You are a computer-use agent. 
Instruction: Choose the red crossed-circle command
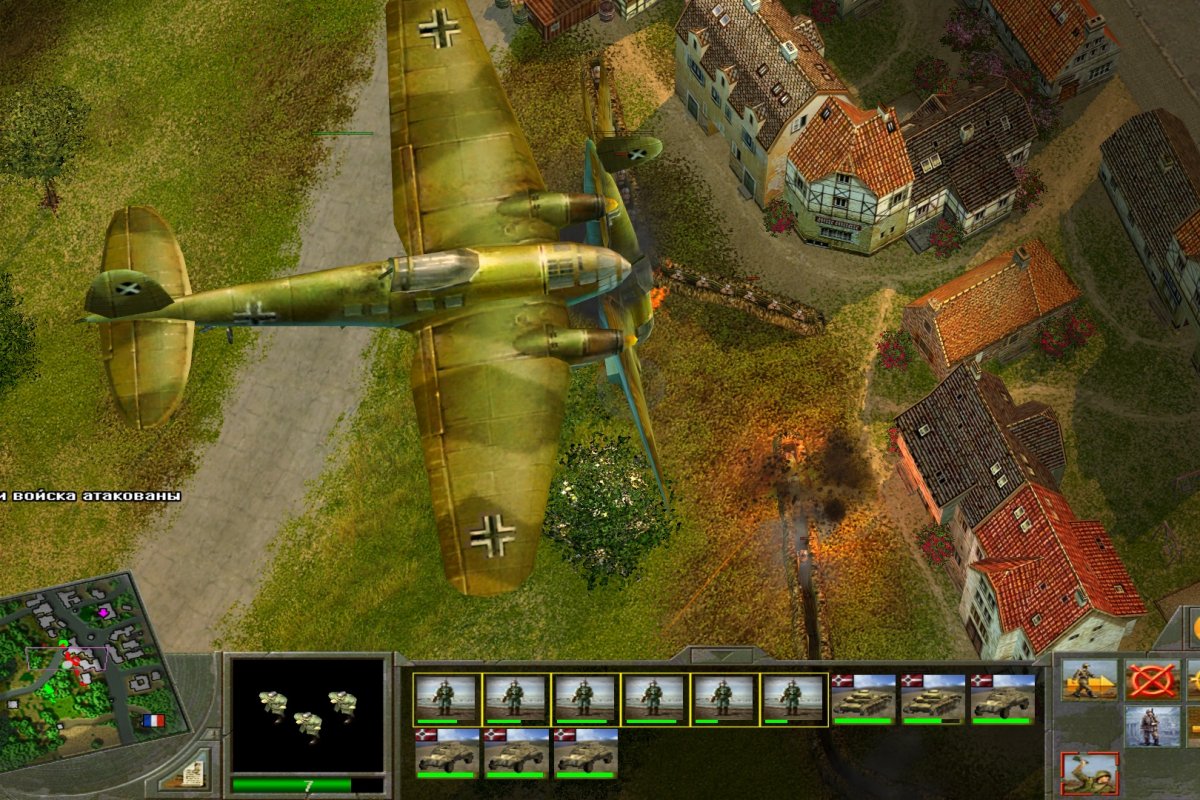pos(1152,680)
